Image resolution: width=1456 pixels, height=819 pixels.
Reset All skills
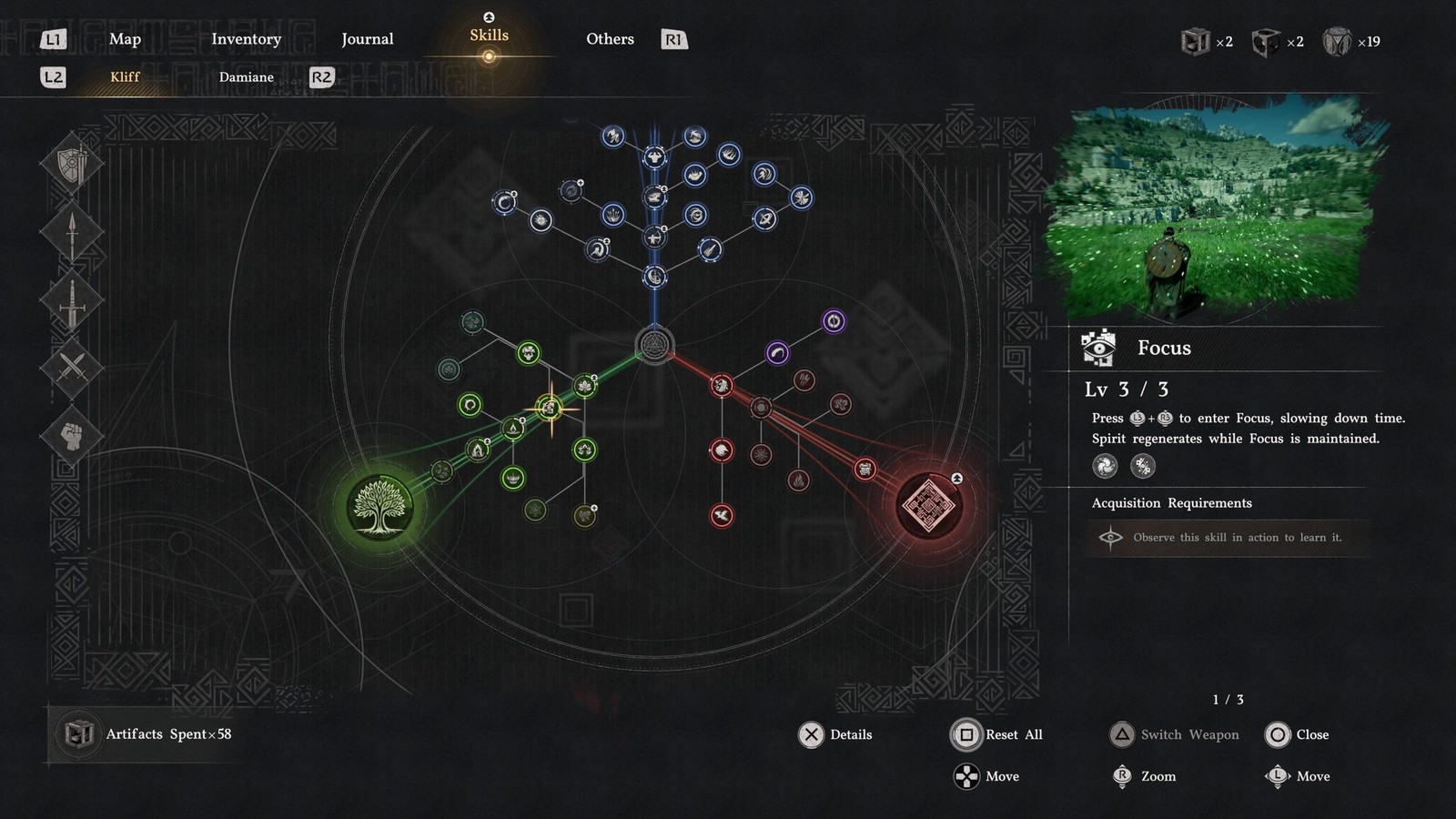click(996, 734)
